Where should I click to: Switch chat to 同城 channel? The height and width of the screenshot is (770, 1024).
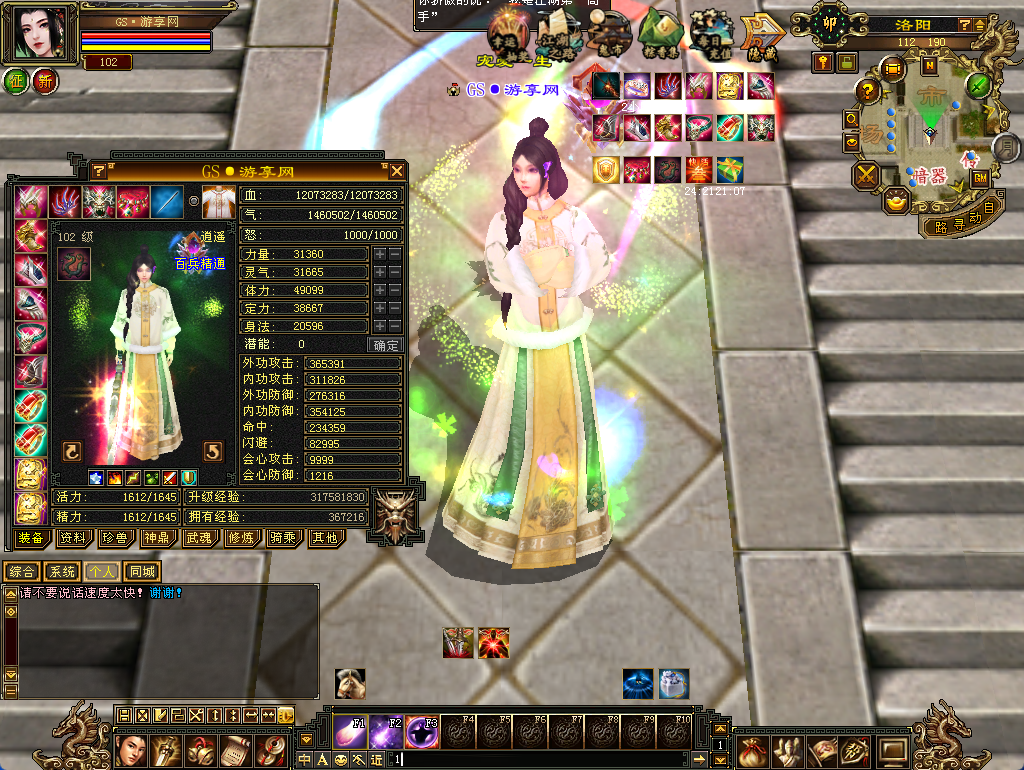point(142,572)
